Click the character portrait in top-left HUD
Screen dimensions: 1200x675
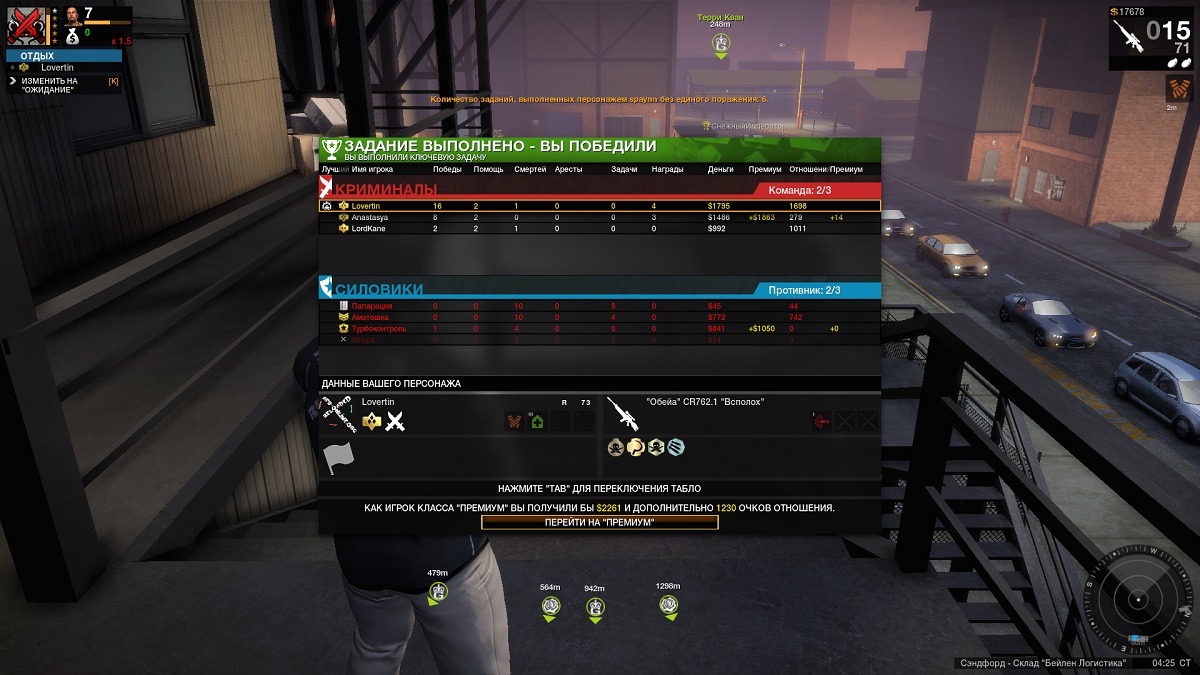(73, 17)
